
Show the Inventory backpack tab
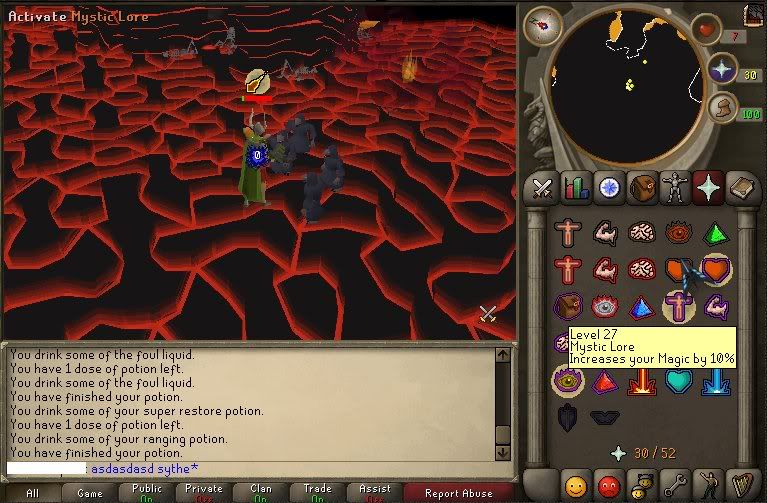point(640,187)
